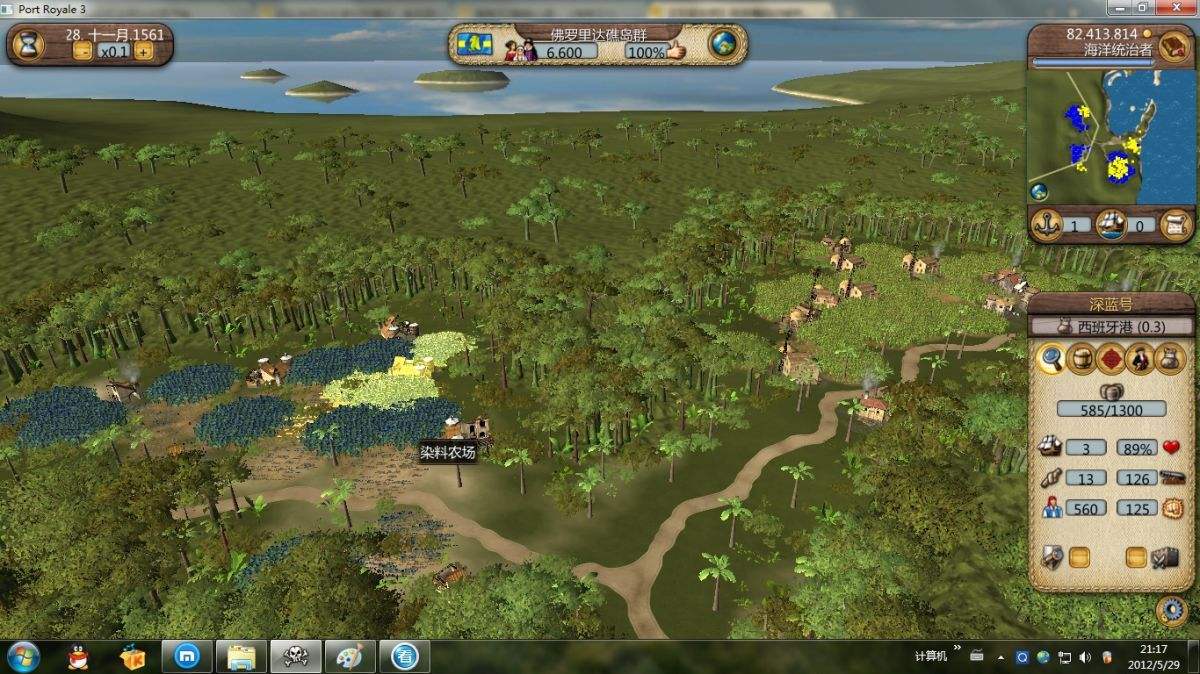Click the button beside the spyglass icon
Screen dimensions: 1200x674
[1079, 557]
